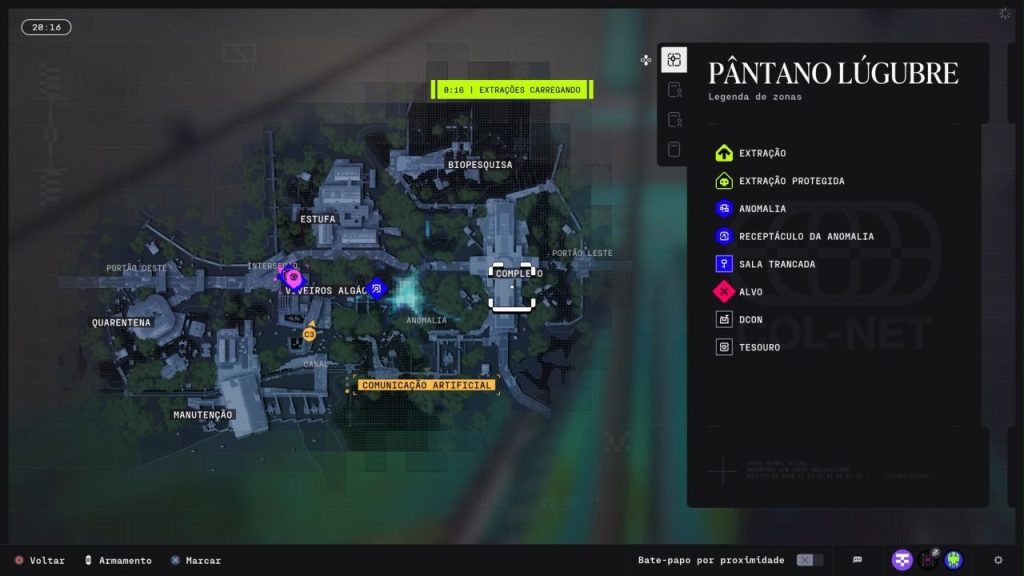
Task: Open settings with the gear icon
Action: click(998, 560)
